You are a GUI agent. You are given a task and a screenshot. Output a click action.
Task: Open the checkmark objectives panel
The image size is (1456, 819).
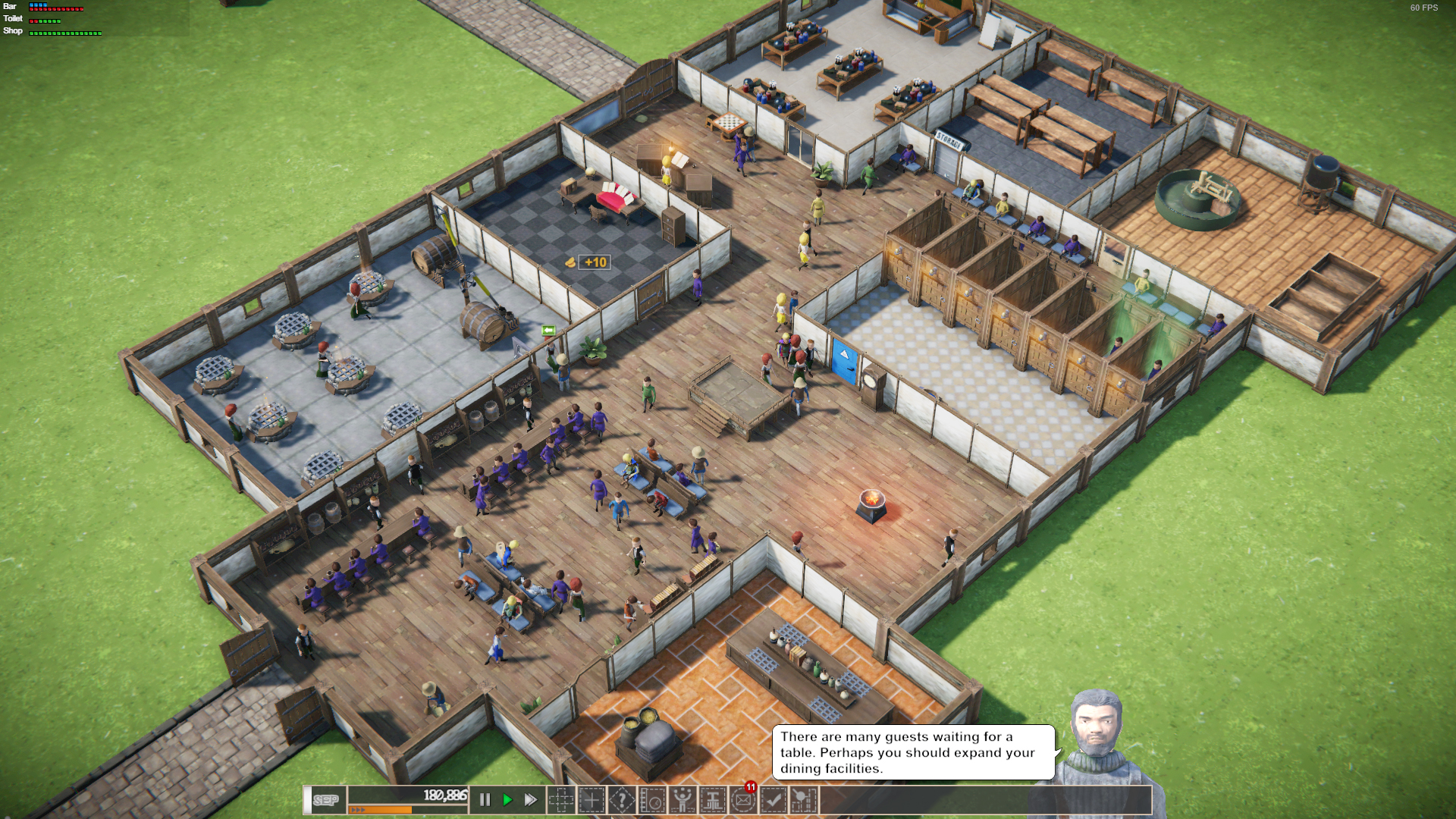point(773,799)
